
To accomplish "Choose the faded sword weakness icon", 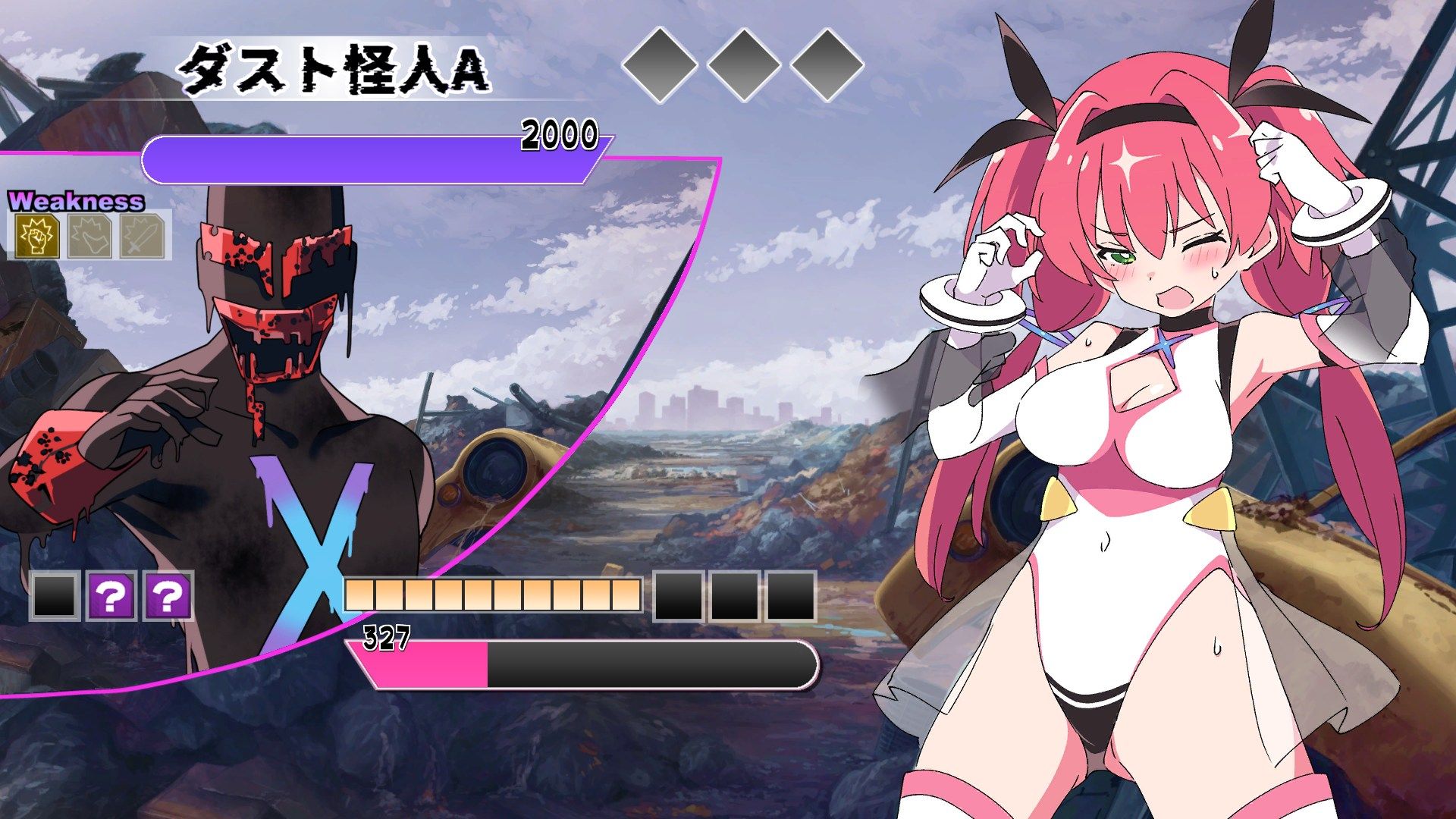I will (x=143, y=237).
